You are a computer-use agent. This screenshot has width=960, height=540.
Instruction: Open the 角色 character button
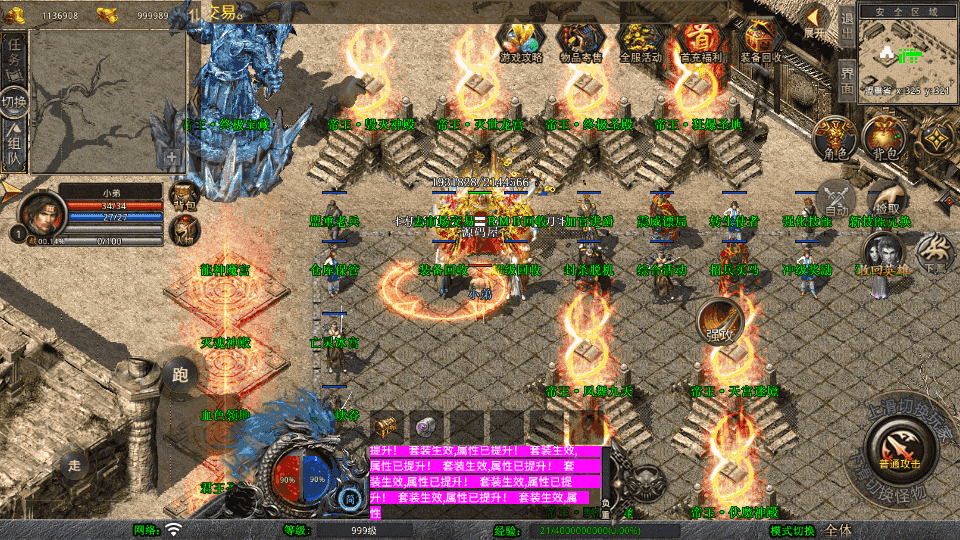pos(834,138)
